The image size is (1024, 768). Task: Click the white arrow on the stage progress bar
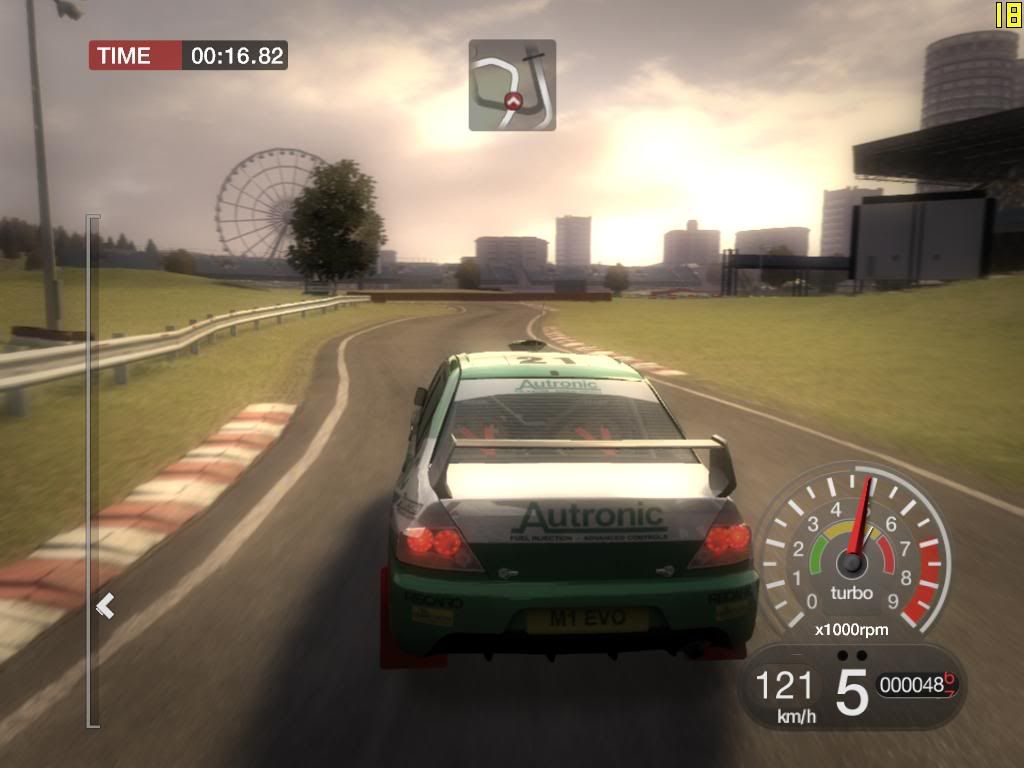tap(105, 606)
